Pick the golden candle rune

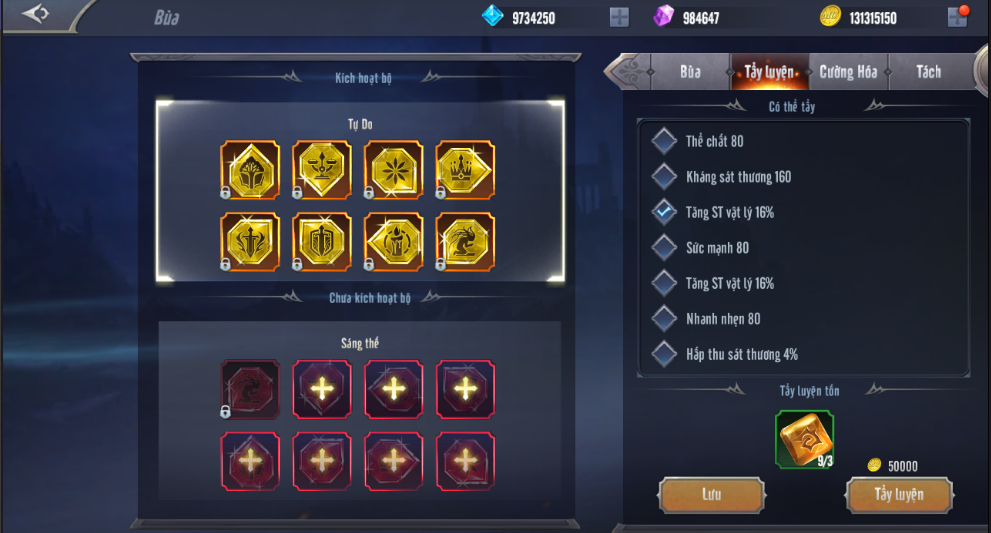tap(393, 242)
